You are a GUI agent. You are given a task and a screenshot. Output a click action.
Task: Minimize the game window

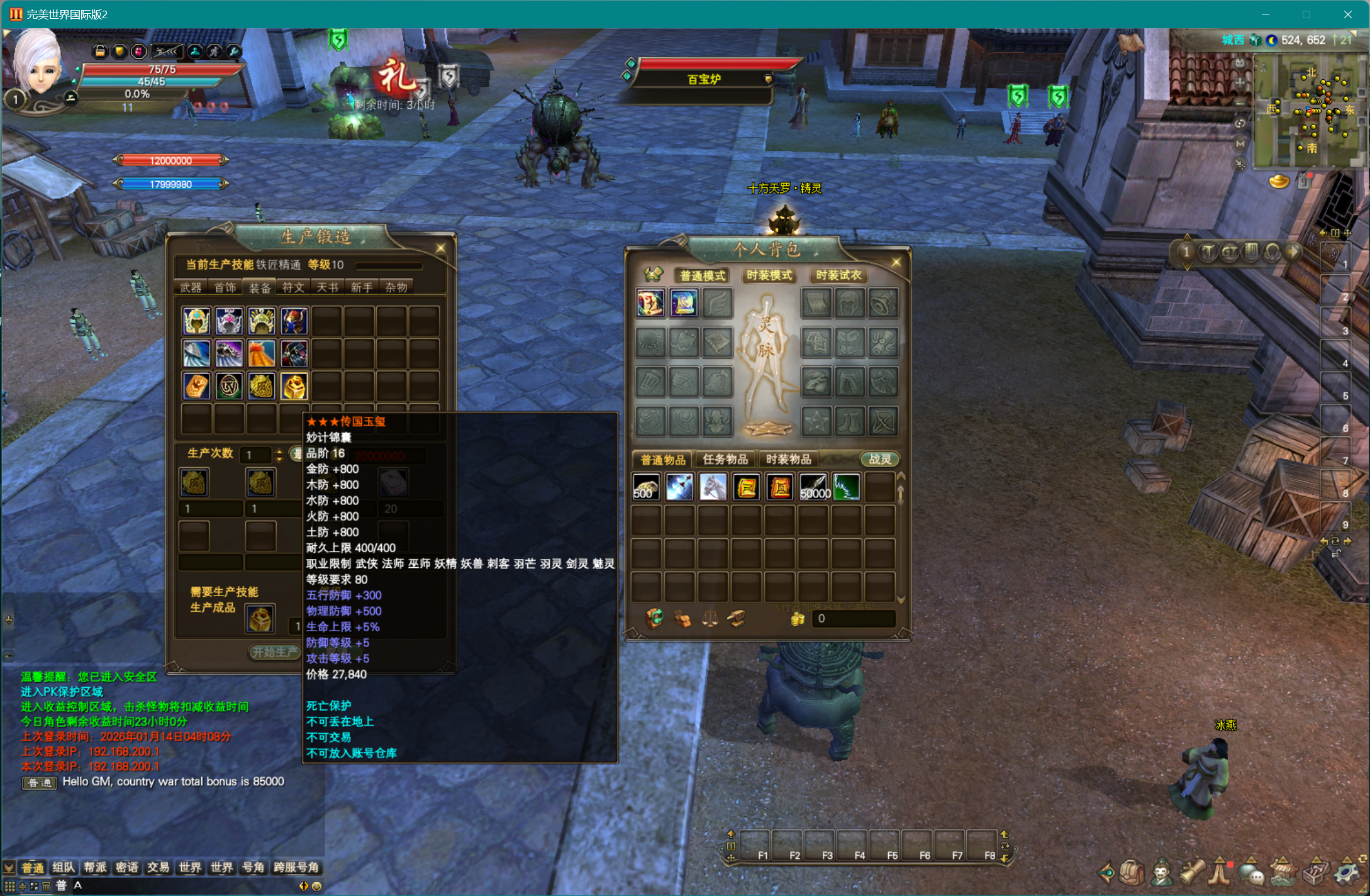click(x=1266, y=14)
